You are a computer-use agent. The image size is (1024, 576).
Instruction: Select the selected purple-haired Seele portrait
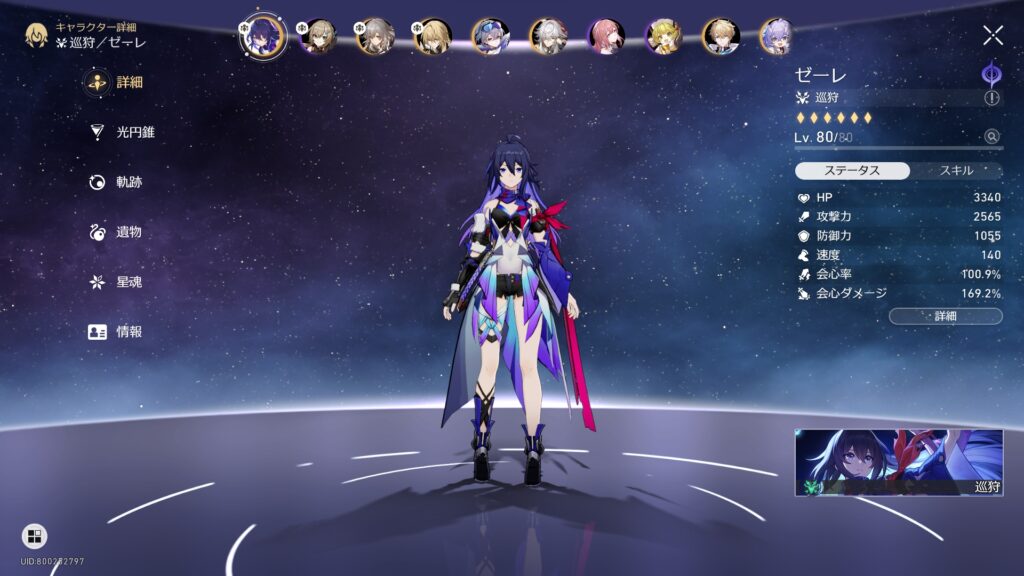pos(263,36)
